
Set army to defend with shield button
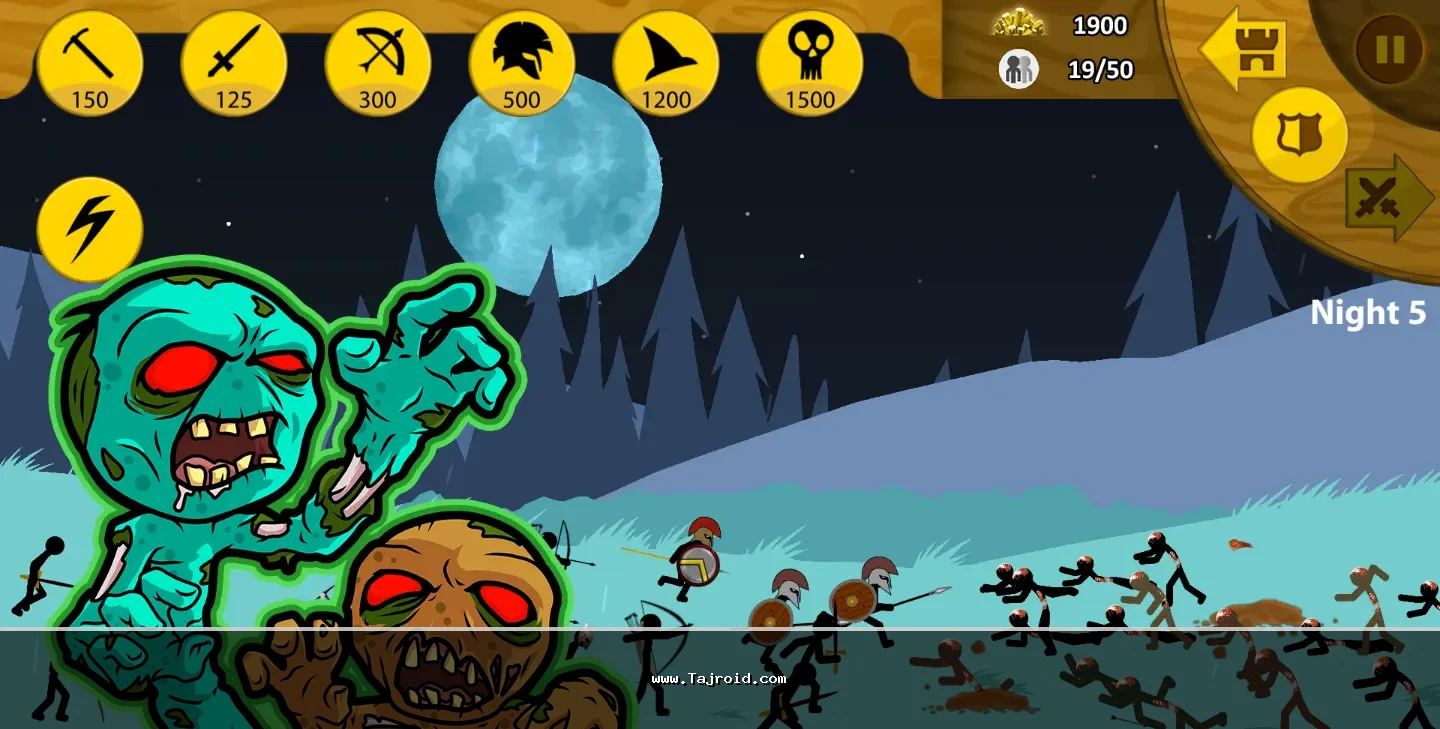coord(1300,135)
